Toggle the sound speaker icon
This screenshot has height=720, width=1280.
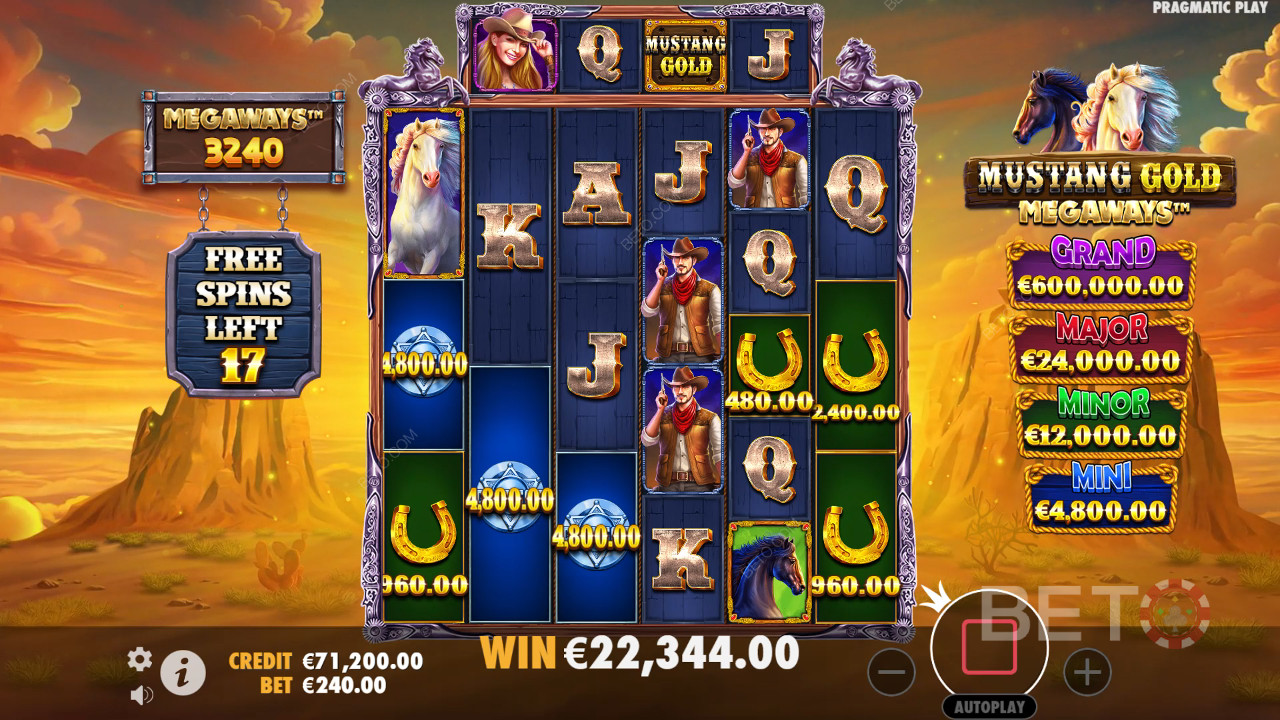(x=141, y=693)
